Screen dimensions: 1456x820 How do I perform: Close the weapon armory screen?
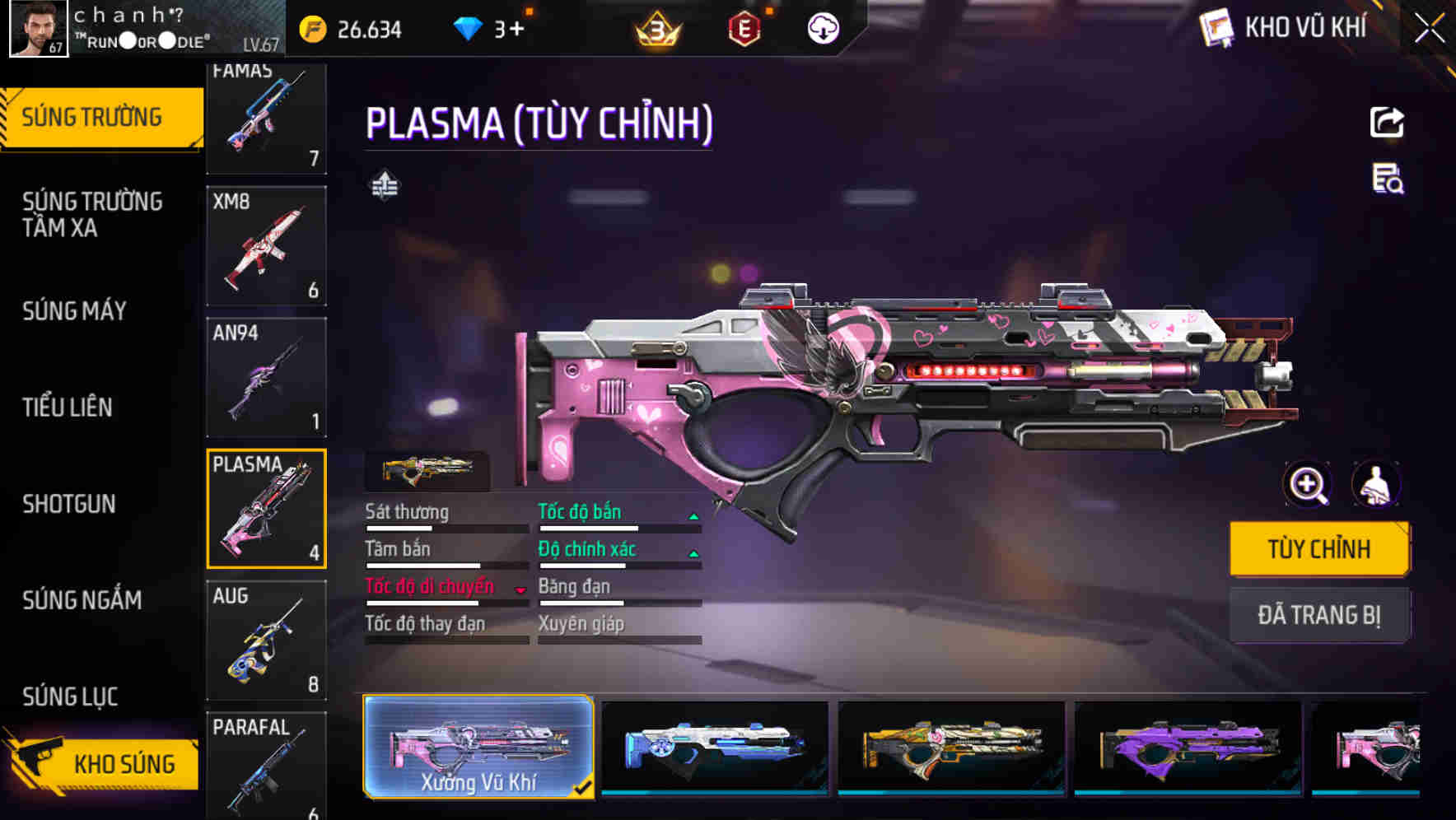[1429, 29]
